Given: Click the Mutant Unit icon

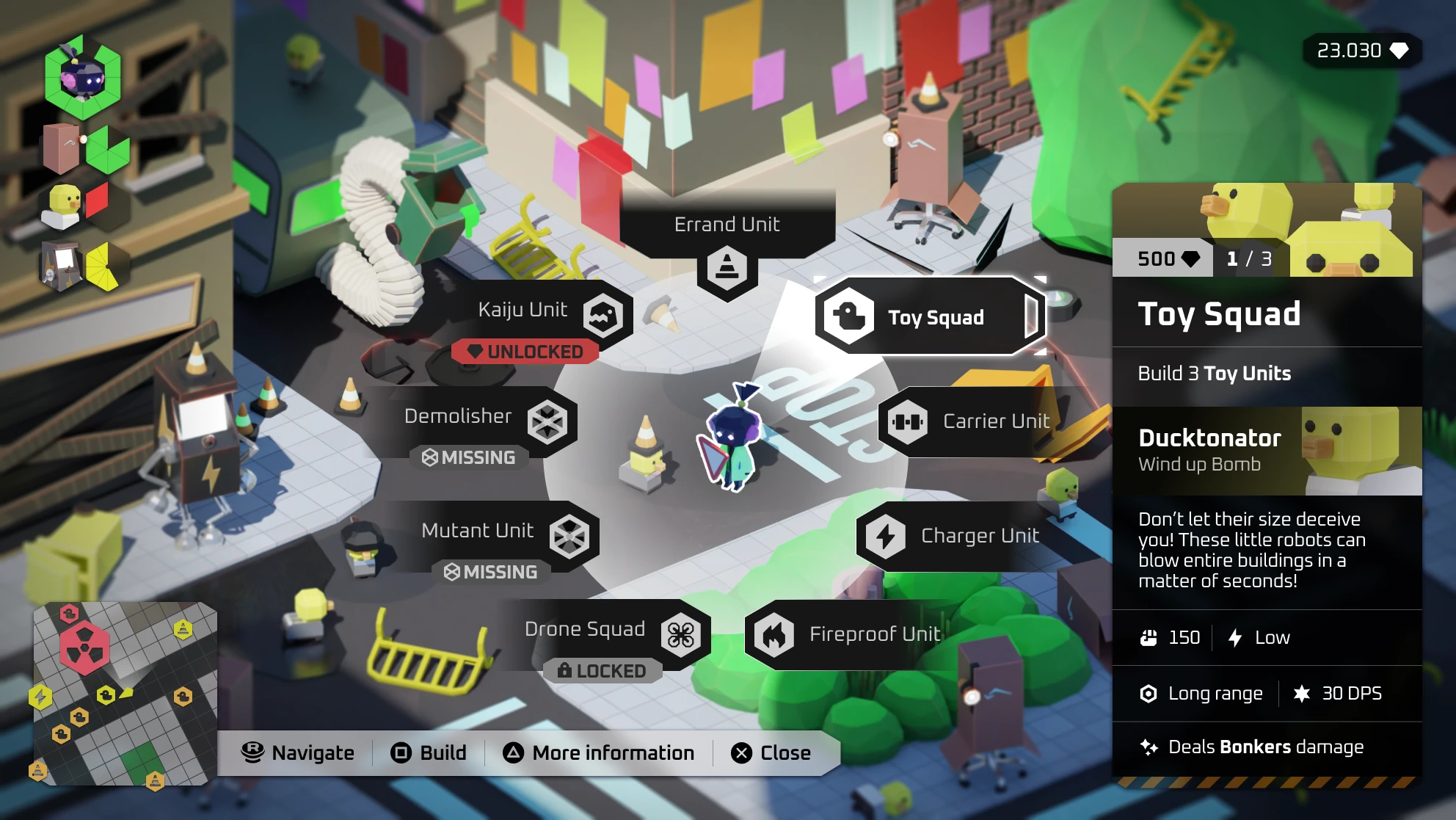Looking at the screenshot, I should [569, 535].
